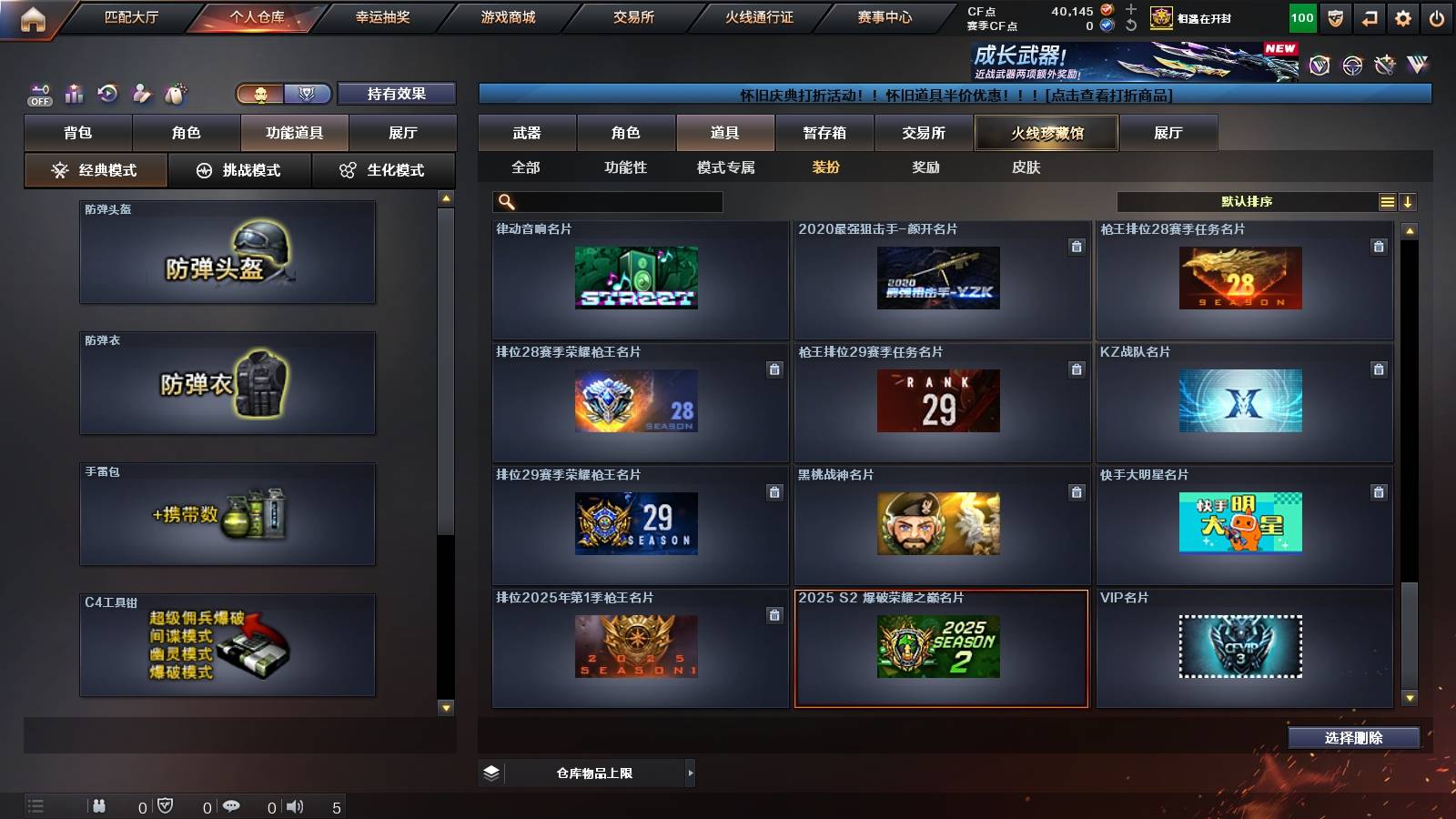Click the power/exit icon top-right
Image resolution: width=1456 pixels, height=819 pixels.
coord(1438,17)
